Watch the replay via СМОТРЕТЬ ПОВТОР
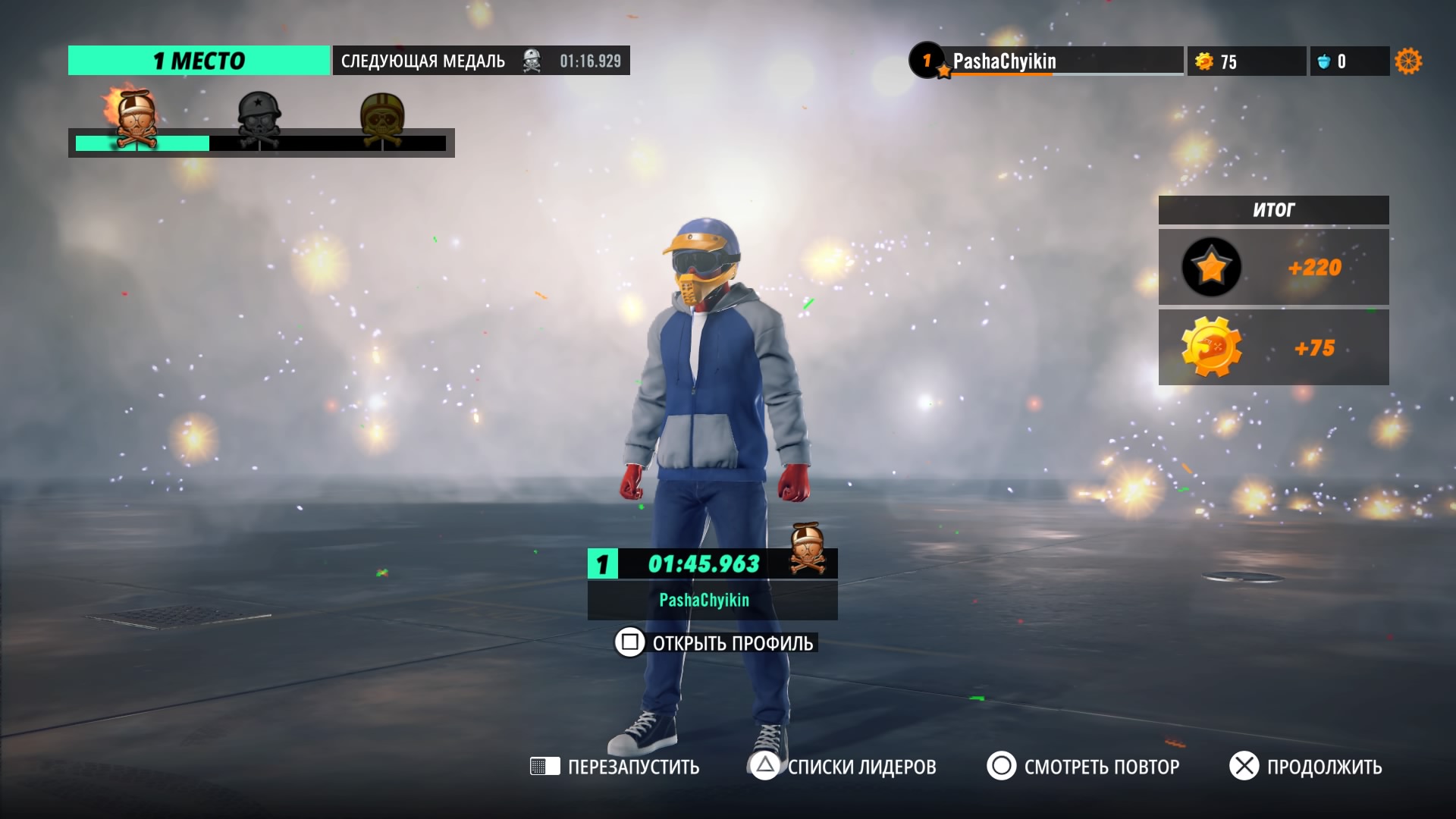Image resolution: width=1456 pixels, height=819 pixels. tap(1083, 767)
